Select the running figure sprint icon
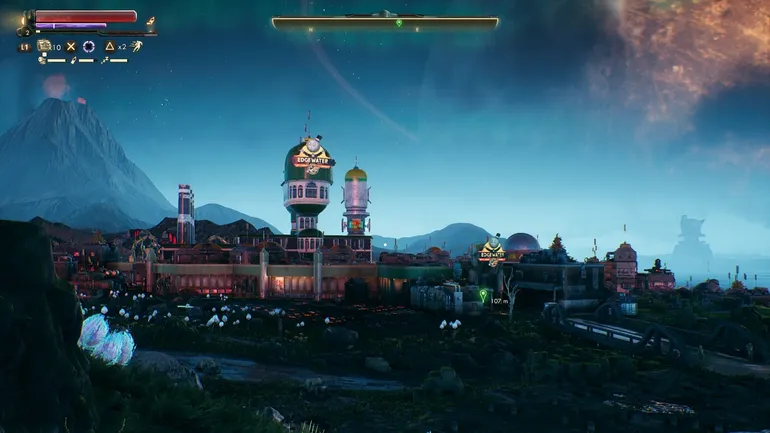Screen dimensions: 770x433 pyautogui.click(x=137, y=46)
